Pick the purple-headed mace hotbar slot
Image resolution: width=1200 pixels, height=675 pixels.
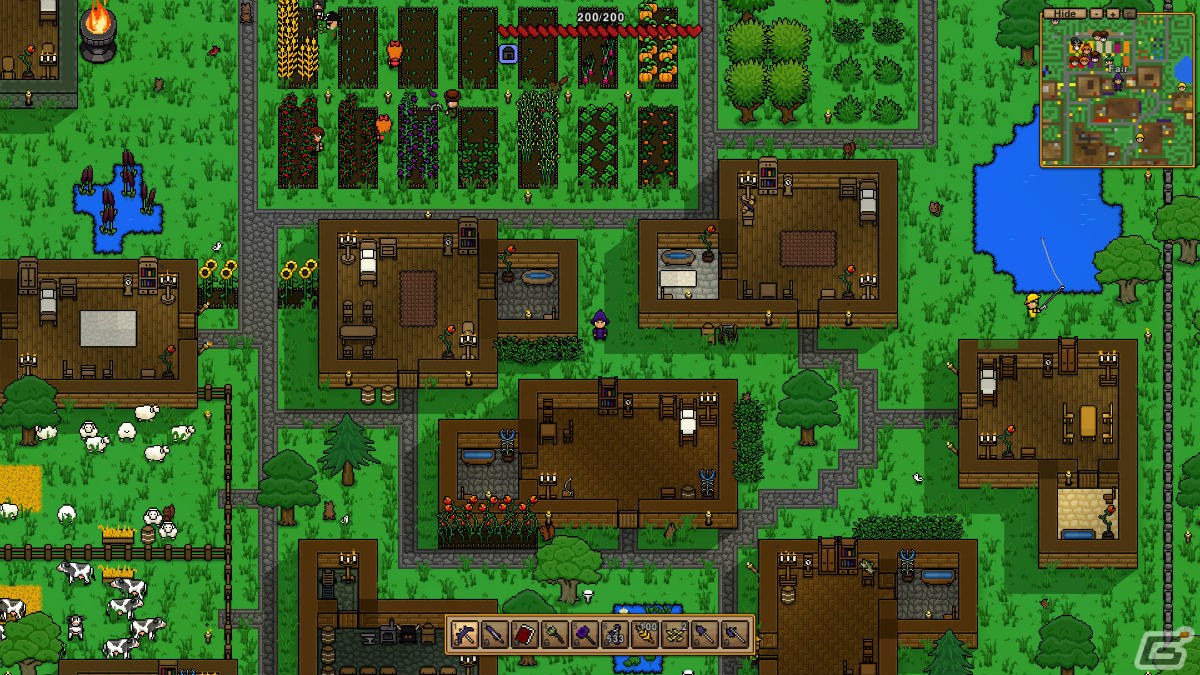click(584, 634)
